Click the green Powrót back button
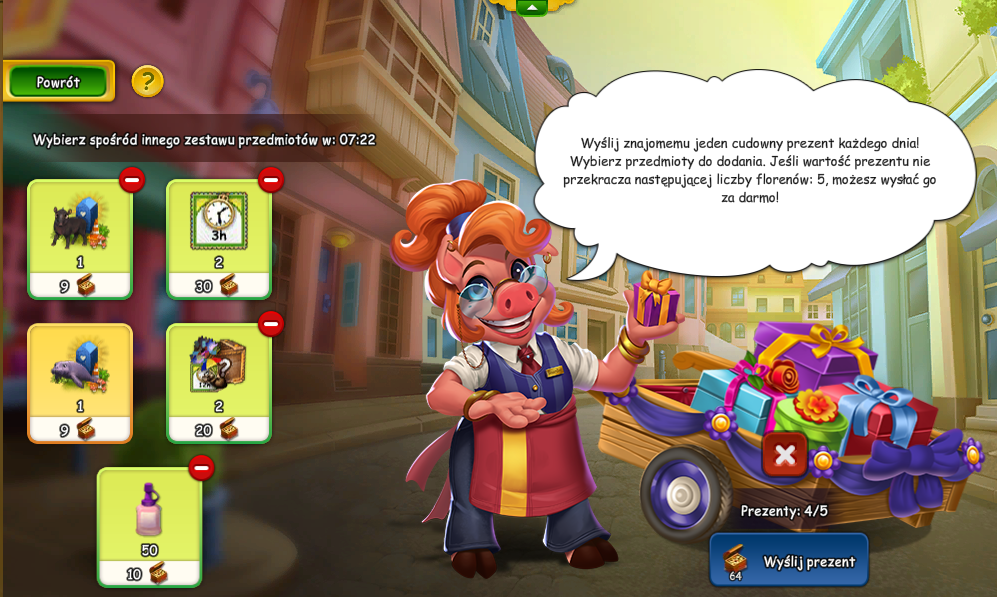 coord(59,82)
